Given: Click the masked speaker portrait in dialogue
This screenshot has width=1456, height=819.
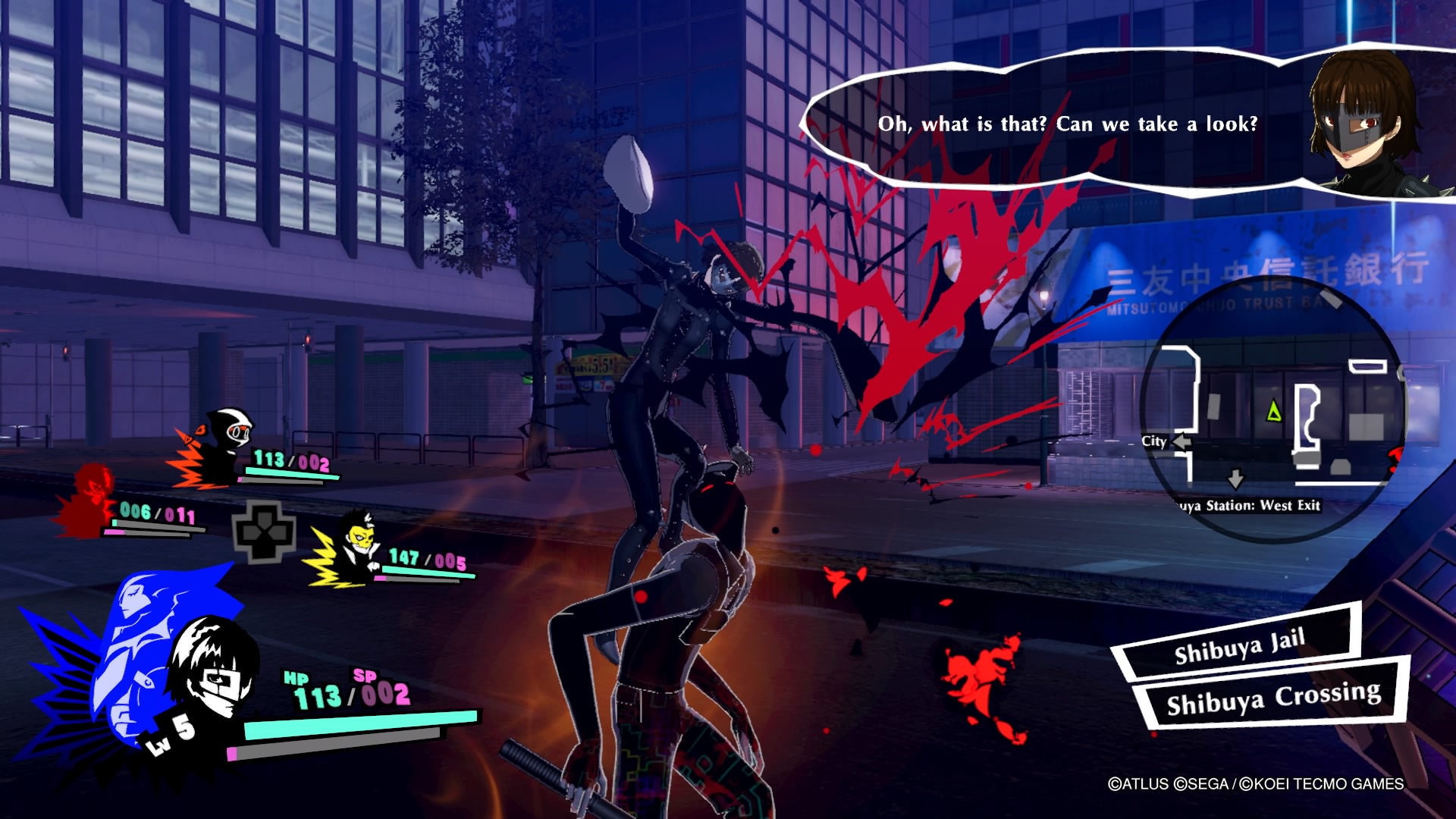Looking at the screenshot, I should coord(1365,121).
